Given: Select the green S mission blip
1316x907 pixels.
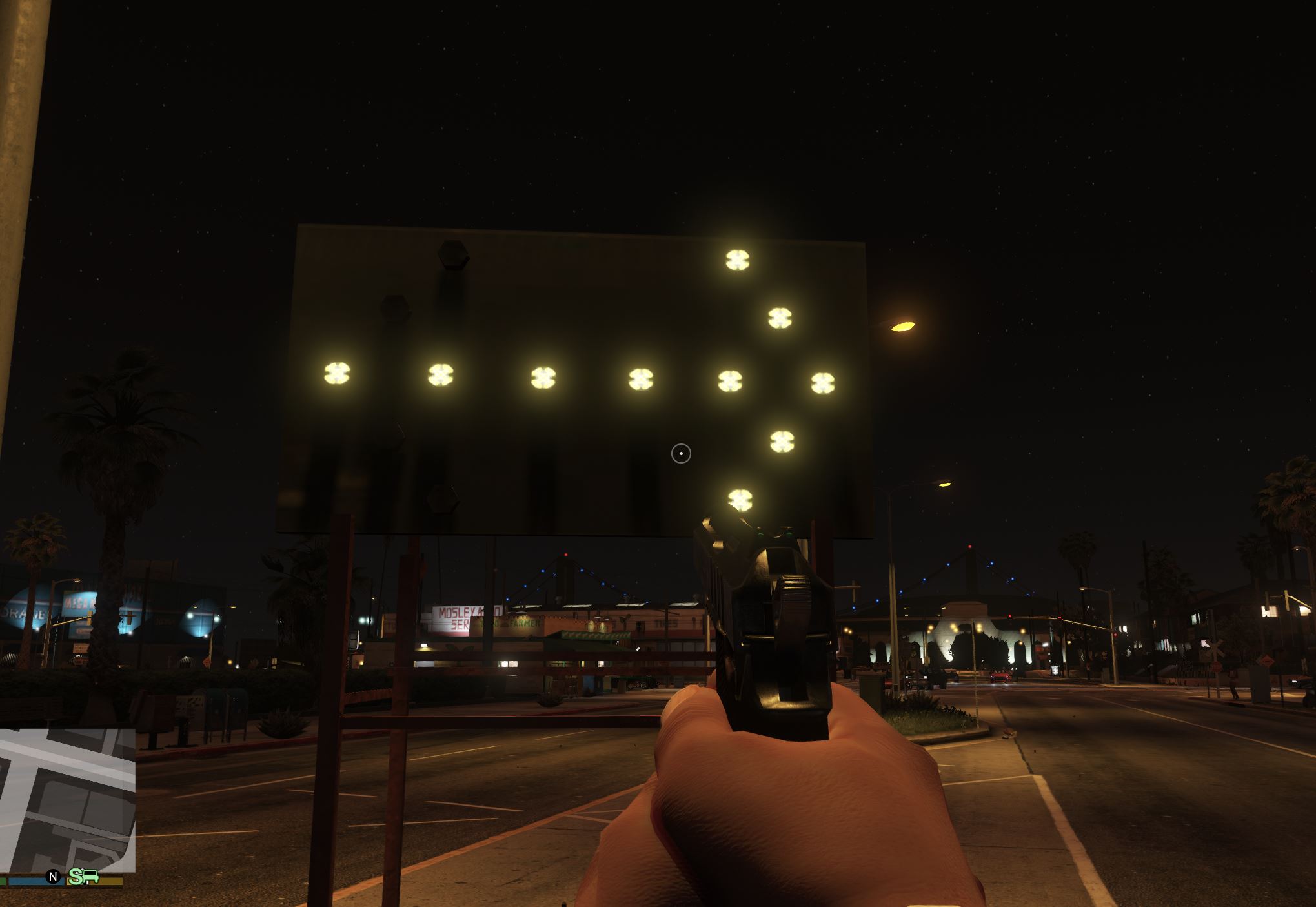Looking at the screenshot, I should coord(77,877).
